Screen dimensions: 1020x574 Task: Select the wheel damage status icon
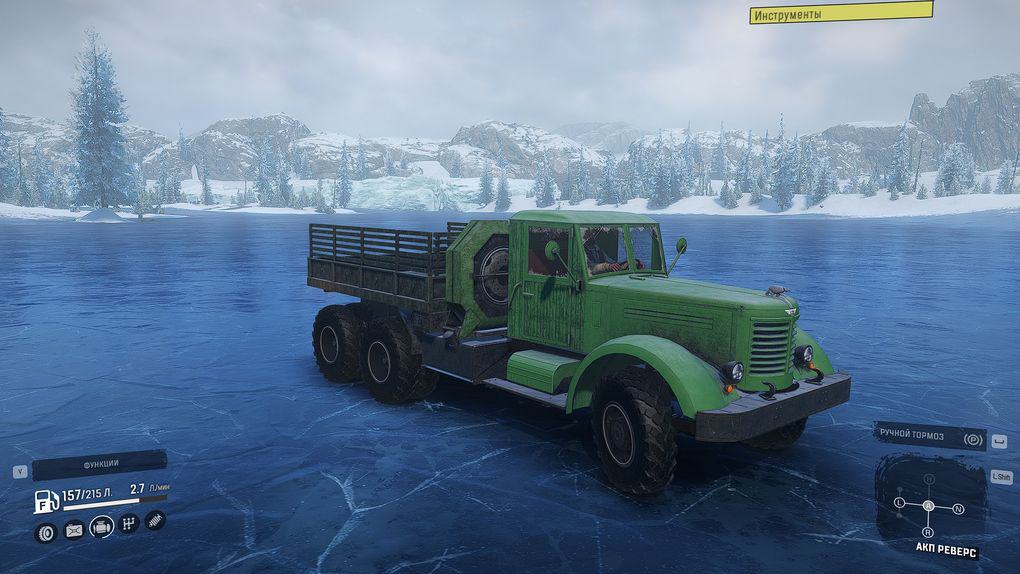(45, 531)
